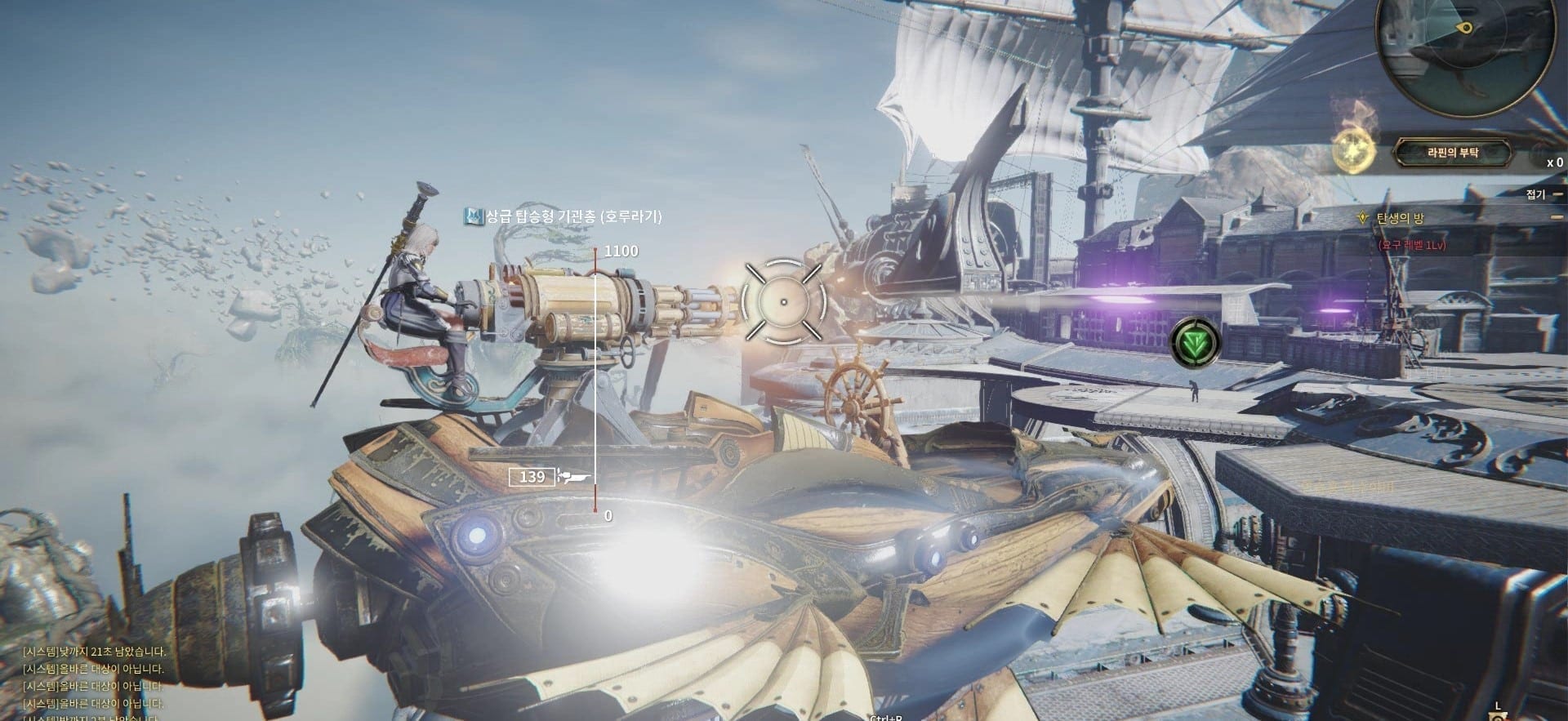The width and height of the screenshot is (1568, 721).
Task: Click the green downward arrow waypoint marker
Action: click(1196, 341)
